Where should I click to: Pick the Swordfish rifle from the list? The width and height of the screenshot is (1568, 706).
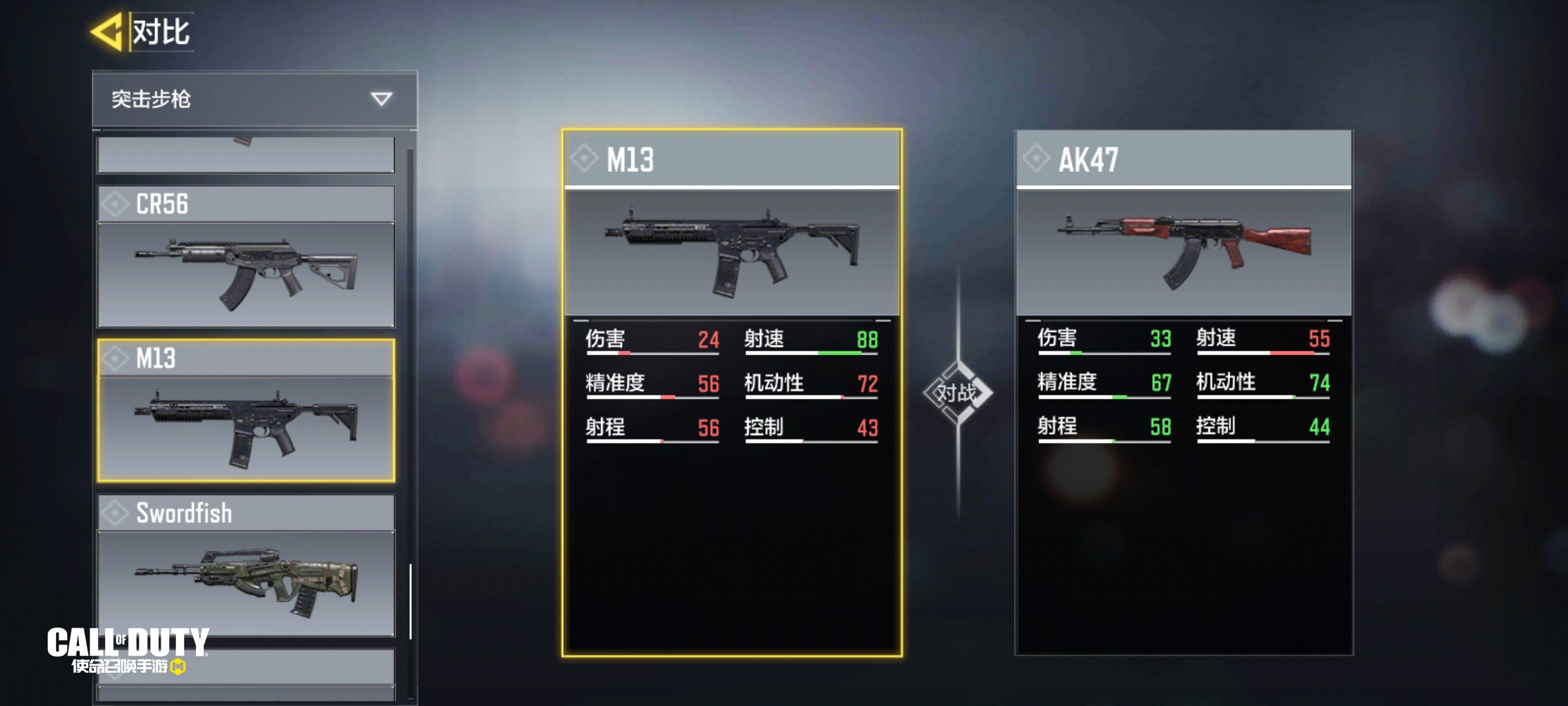[x=246, y=565]
